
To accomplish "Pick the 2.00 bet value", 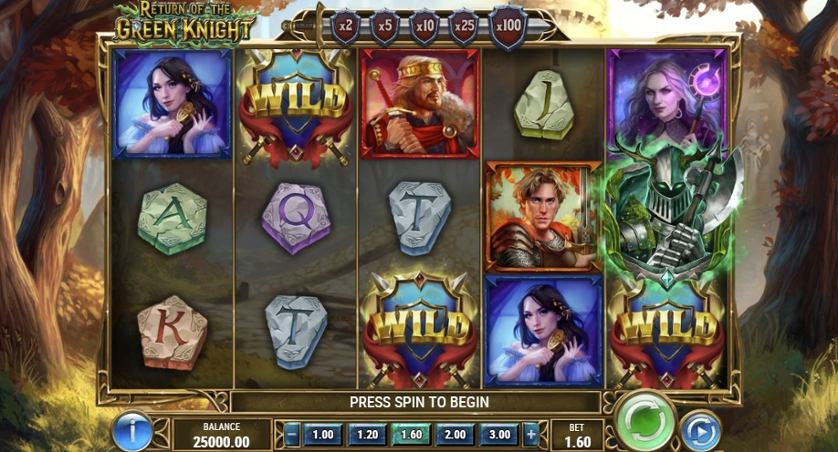I will [455, 435].
